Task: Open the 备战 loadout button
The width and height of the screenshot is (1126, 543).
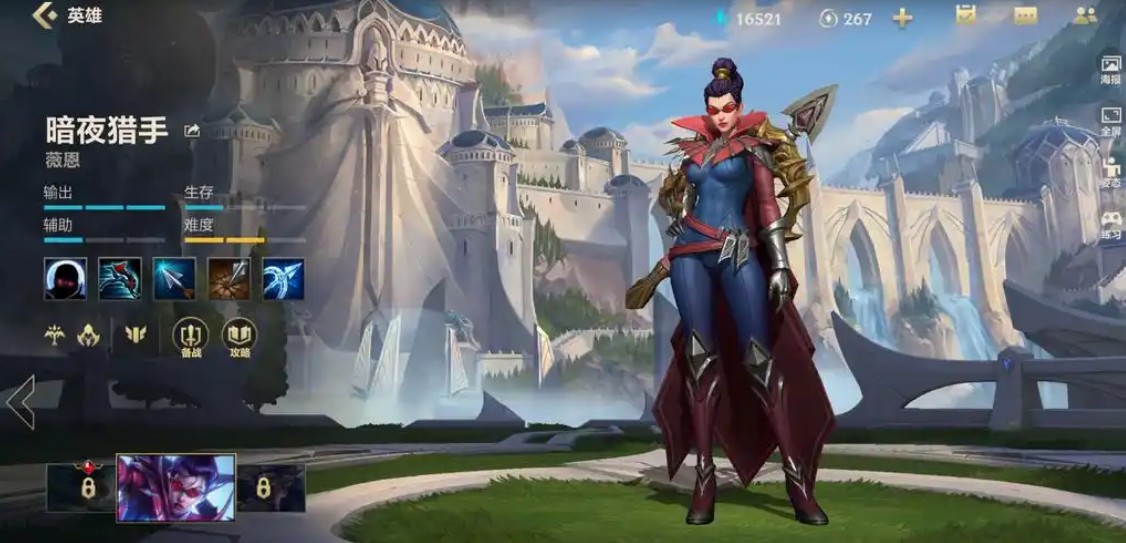Action: click(190, 337)
